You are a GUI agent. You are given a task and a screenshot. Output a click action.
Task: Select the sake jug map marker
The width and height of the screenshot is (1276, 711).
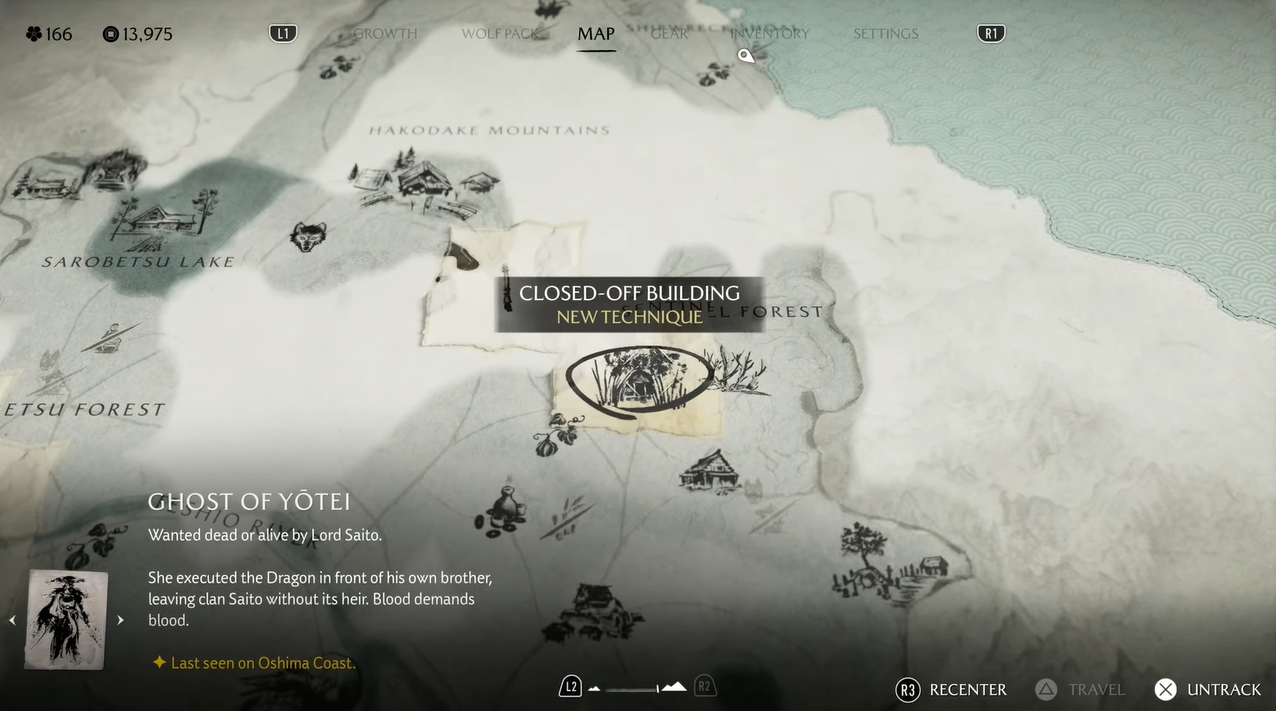[502, 508]
